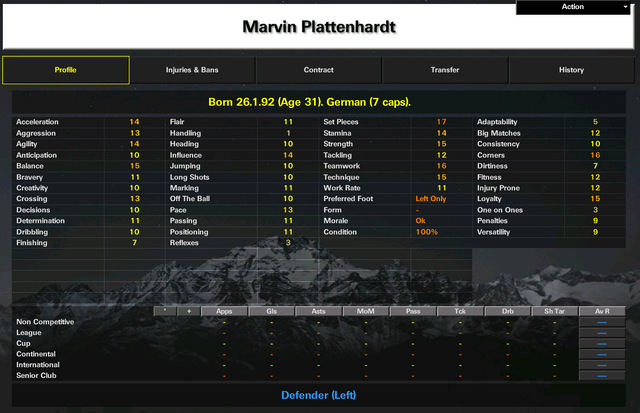The width and height of the screenshot is (640, 413).
Task: View the History tab
Action: (x=571, y=70)
